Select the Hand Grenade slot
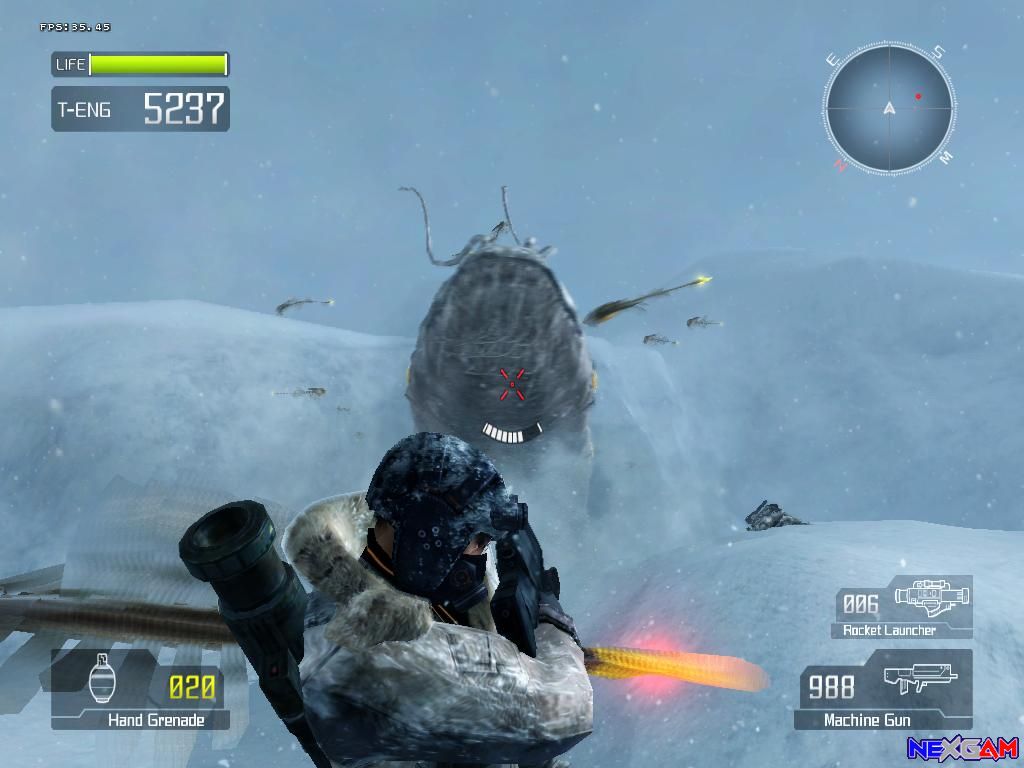 (140, 690)
